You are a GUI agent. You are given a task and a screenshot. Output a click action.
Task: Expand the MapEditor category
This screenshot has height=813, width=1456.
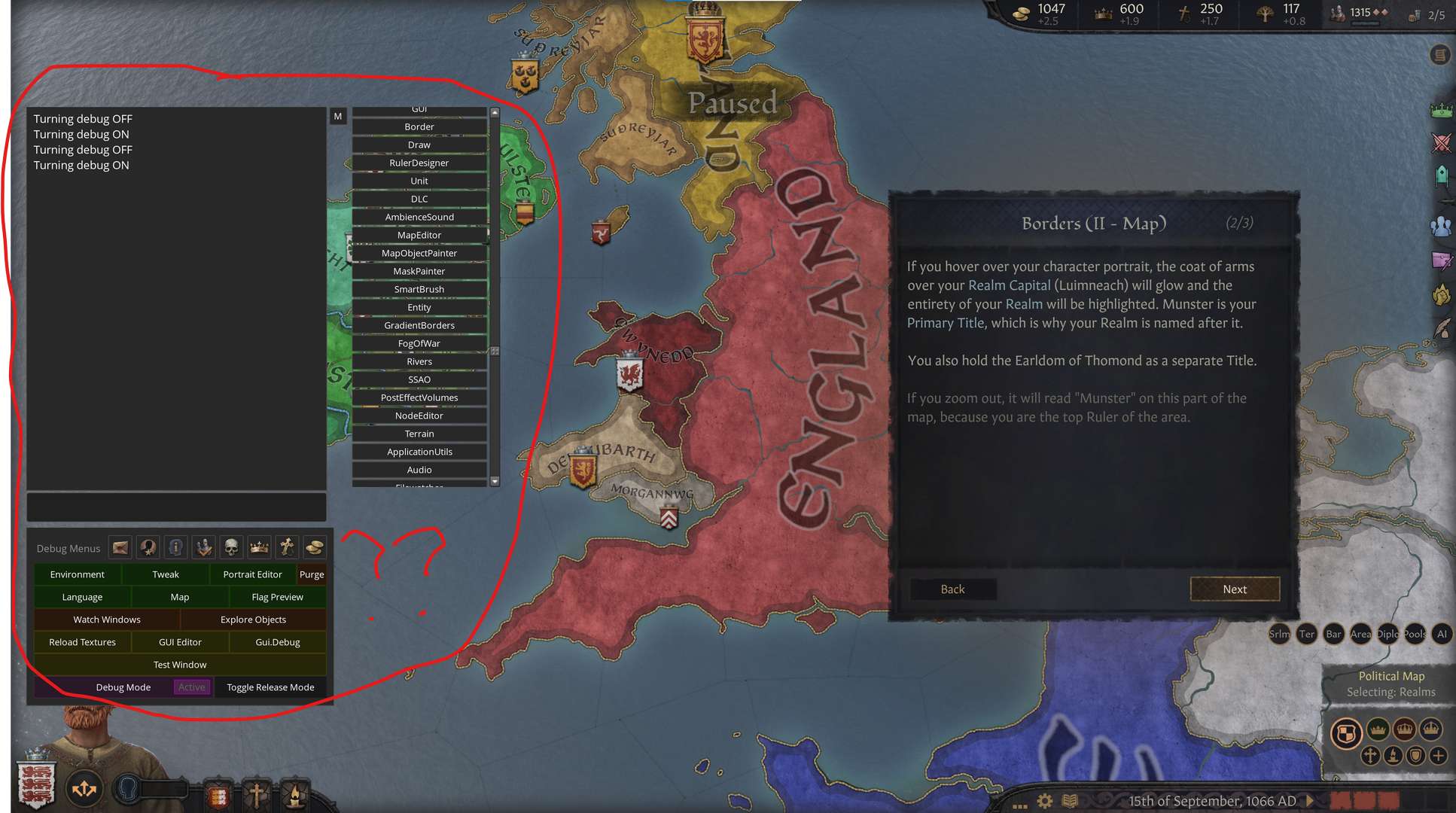[x=419, y=234]
